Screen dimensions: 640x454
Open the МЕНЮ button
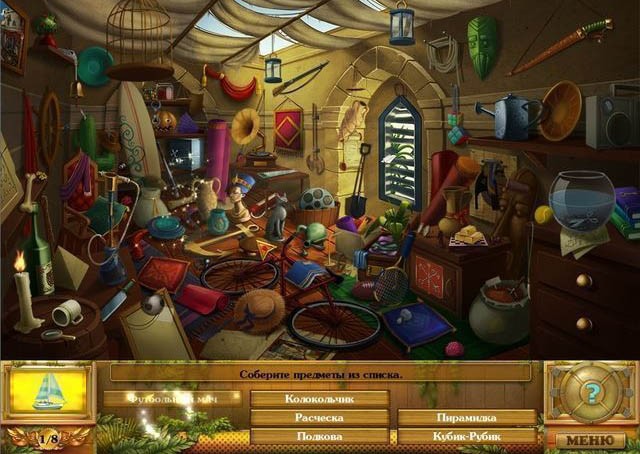(590, 439)
